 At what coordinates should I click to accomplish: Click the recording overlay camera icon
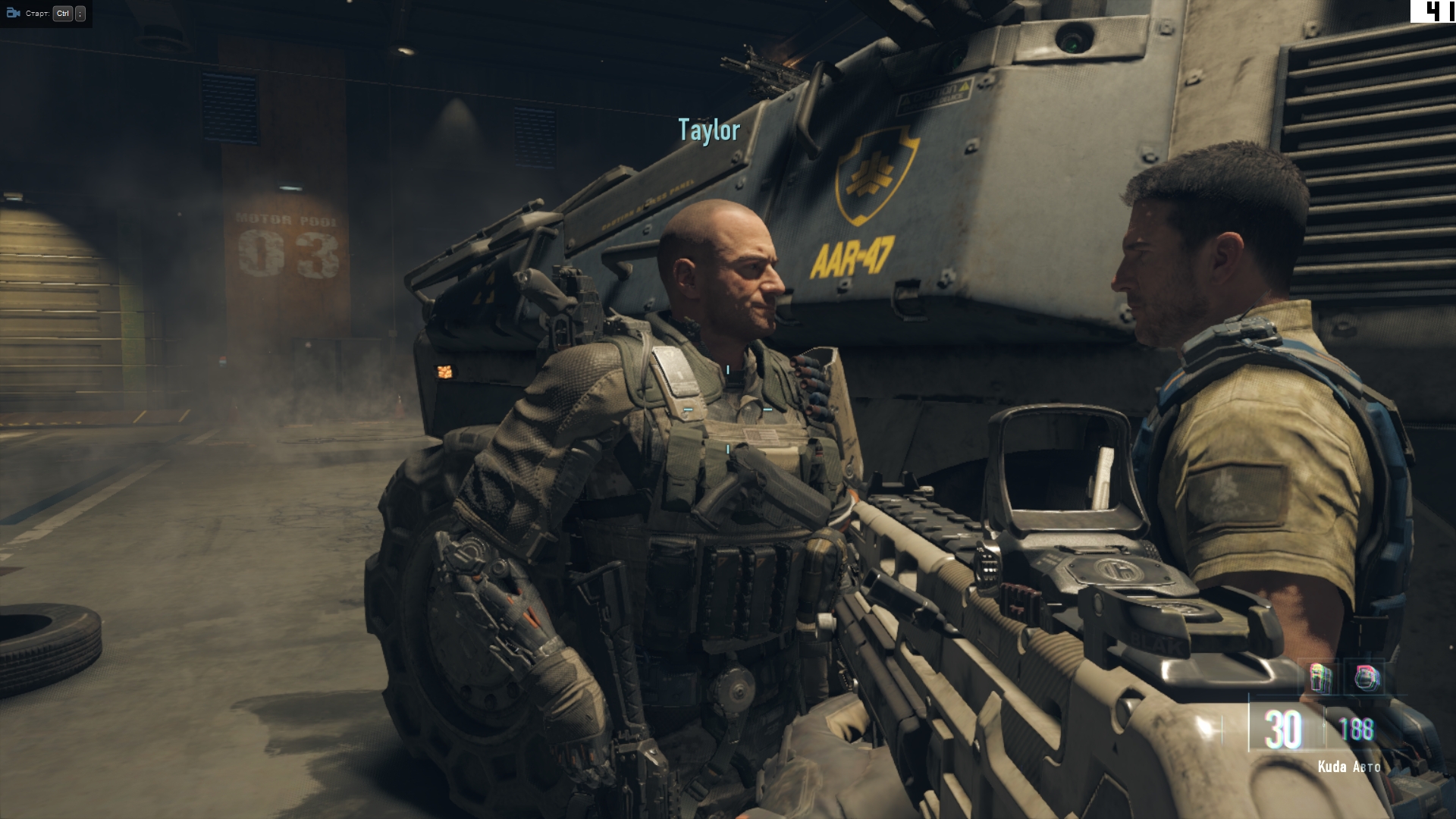13,13
